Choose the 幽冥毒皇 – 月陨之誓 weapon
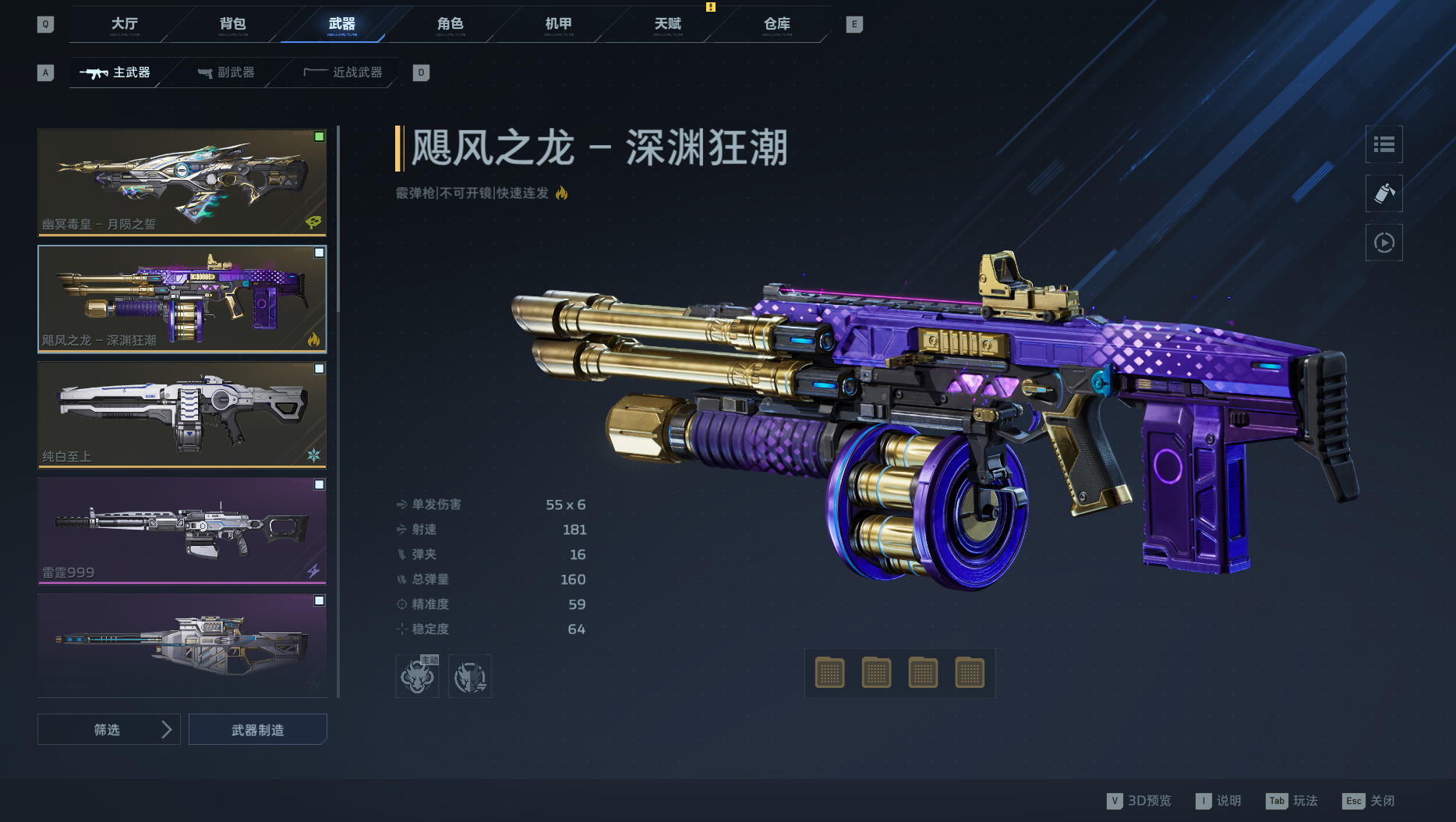 [x=182, y=182]
